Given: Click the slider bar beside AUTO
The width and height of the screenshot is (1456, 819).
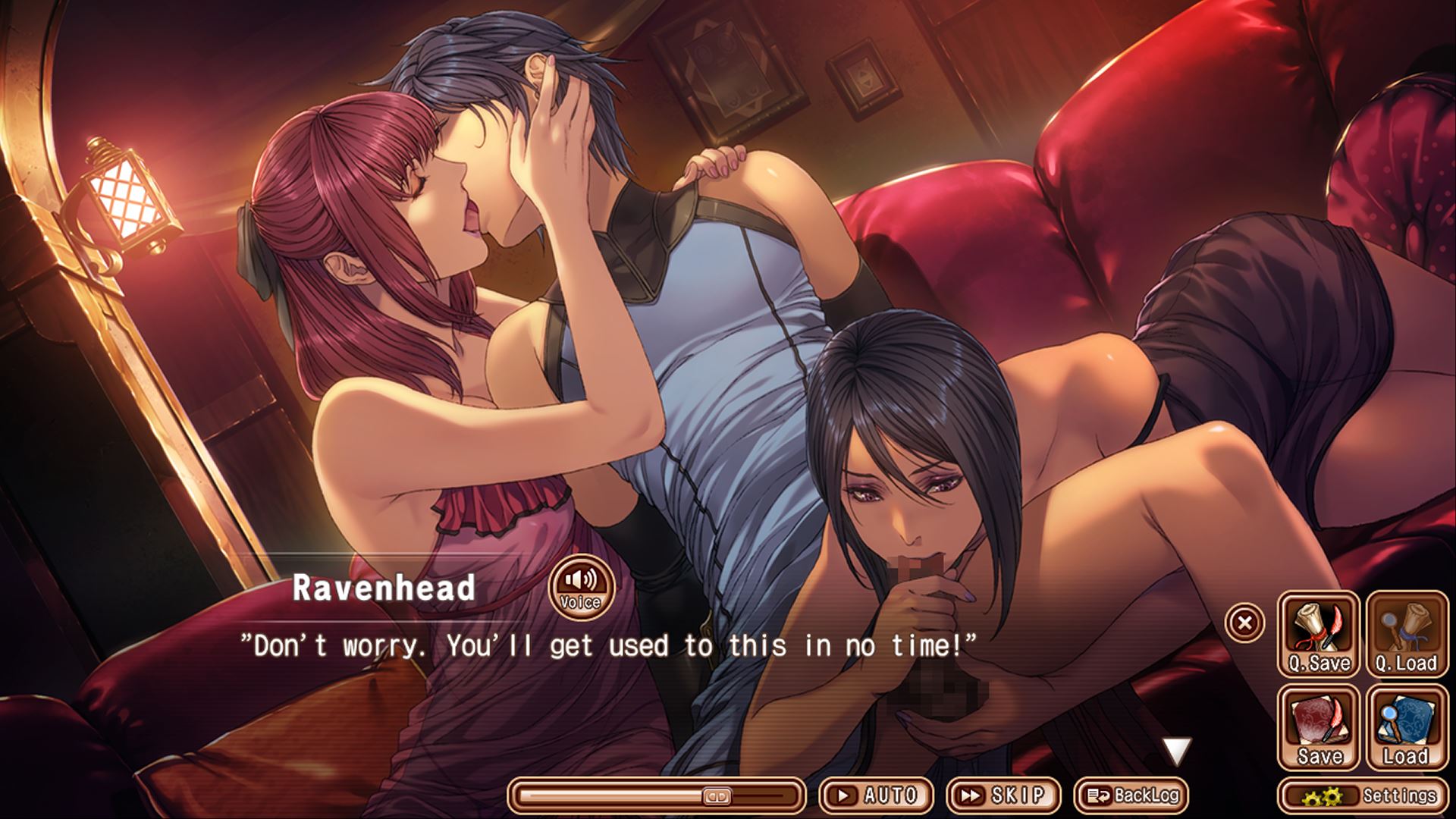Looking at the screenshot, I should tap(657, 796).
